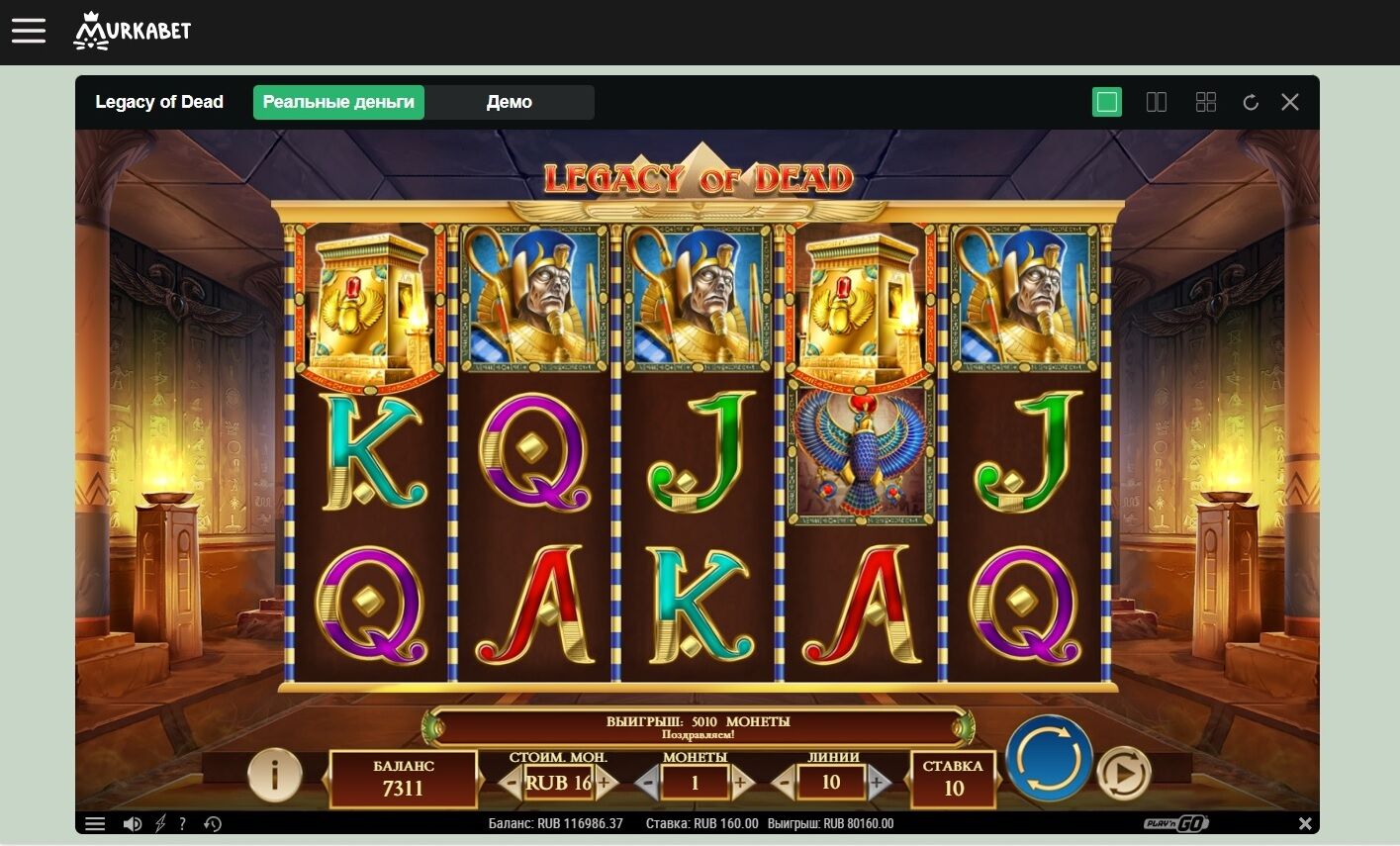Image resolution: width=1400 pixels, height=846 pixels.
Task: Add more paylines with the plus
Action: point(877,784)
